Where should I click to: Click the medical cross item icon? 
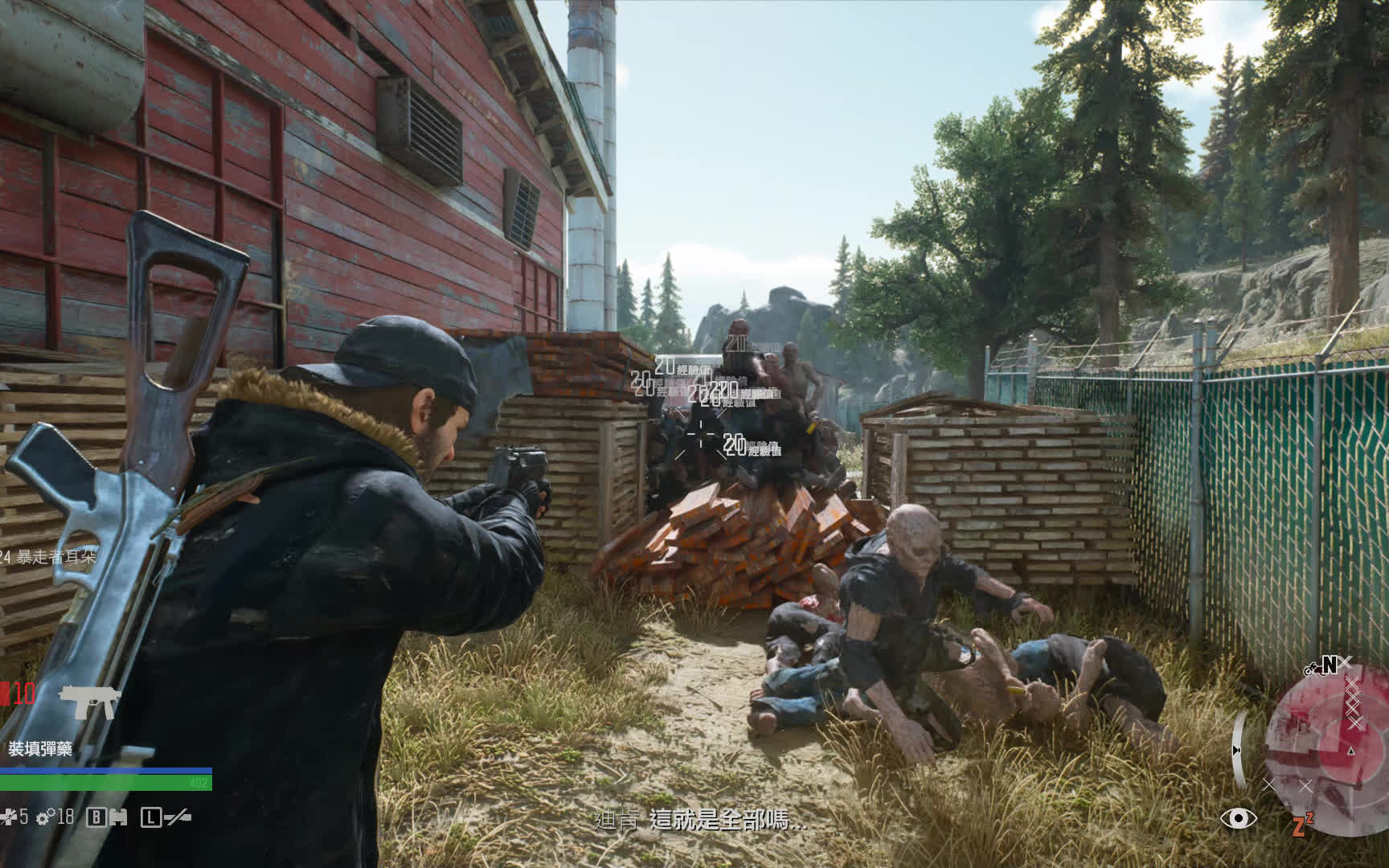click(x=9, y=817)
